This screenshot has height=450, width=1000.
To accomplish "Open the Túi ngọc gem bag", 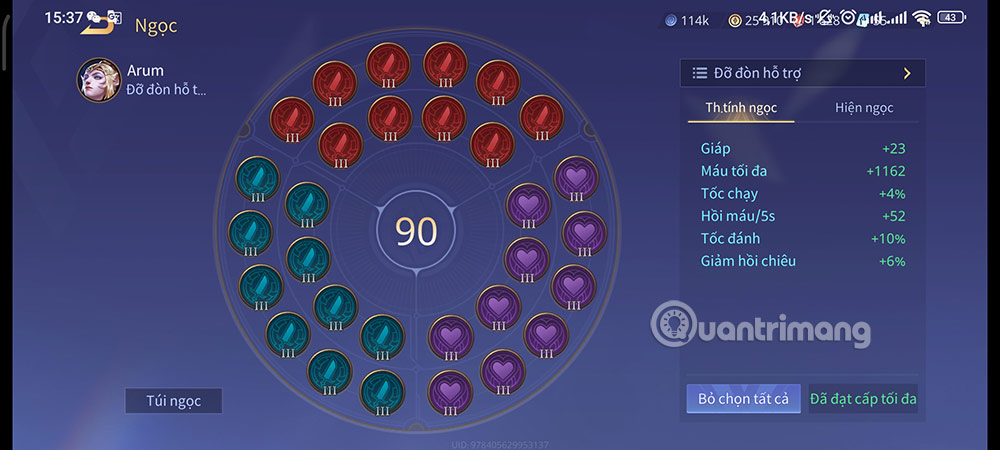I will 173,401.
